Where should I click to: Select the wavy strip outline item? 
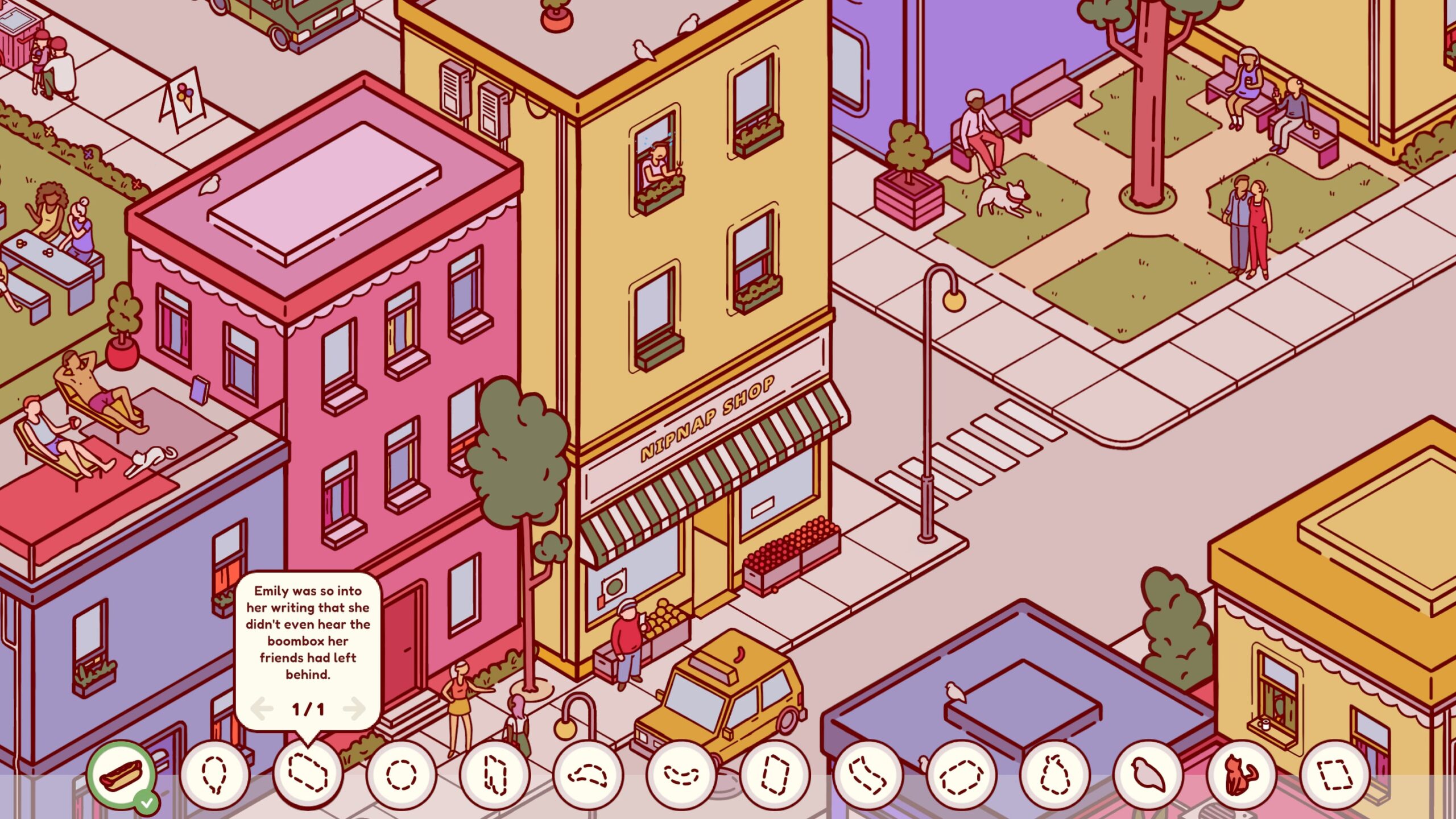click(867, 775)
